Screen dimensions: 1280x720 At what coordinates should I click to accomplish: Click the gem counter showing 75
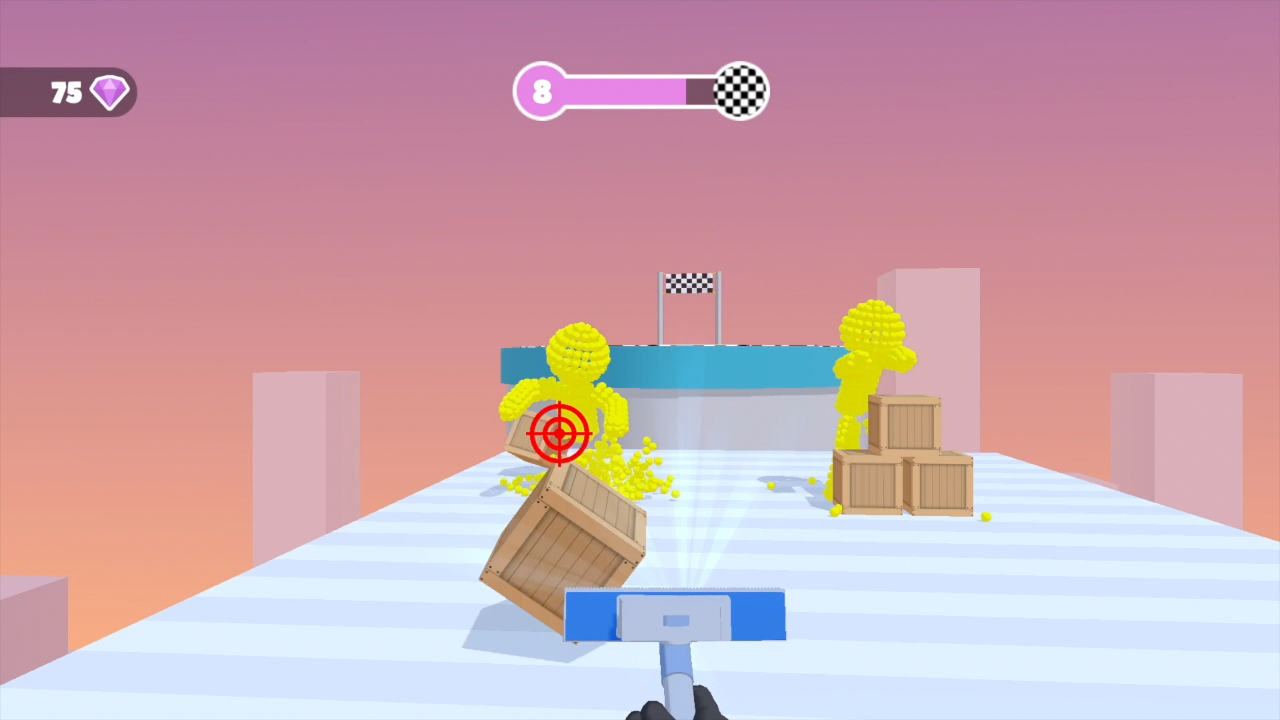click(x=65, y=93)
